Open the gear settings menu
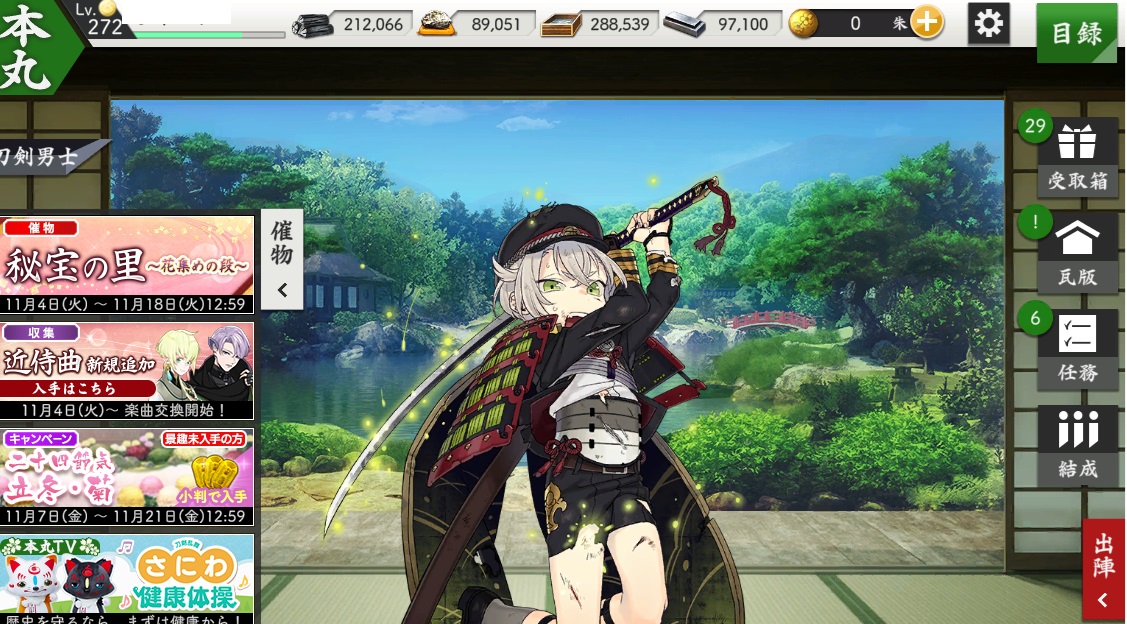This screenshot has width=1127, height=624. (x=988, y=24)
